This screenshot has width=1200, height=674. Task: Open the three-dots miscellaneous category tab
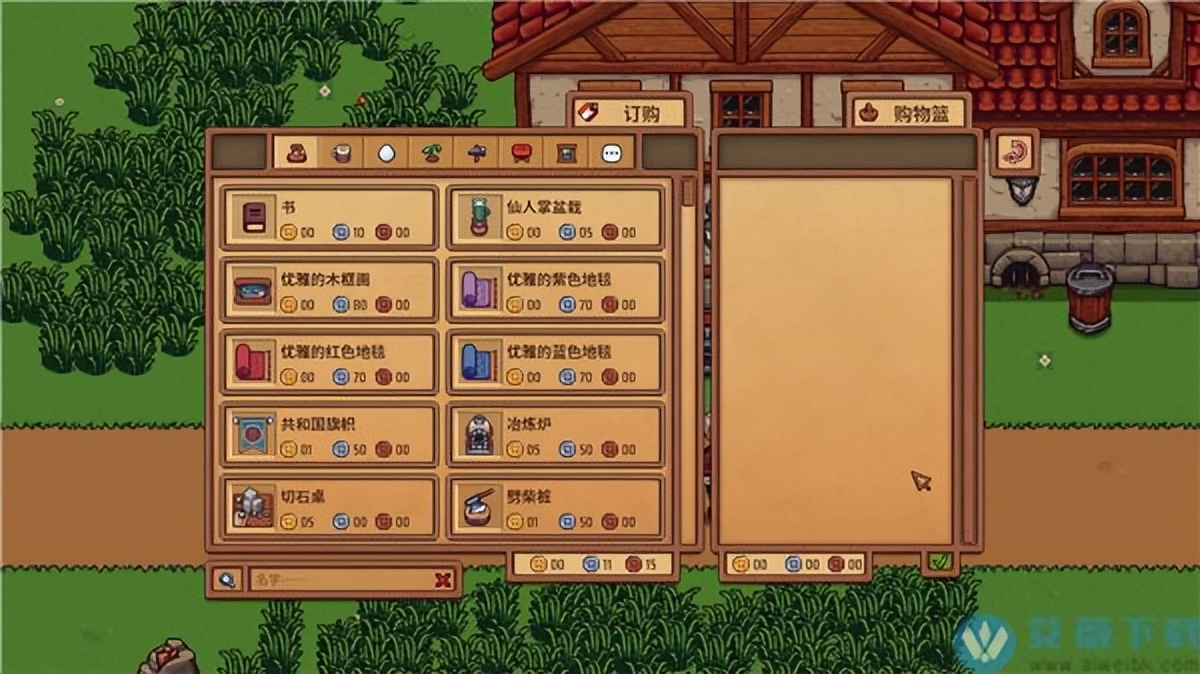(x=611, y=153)
